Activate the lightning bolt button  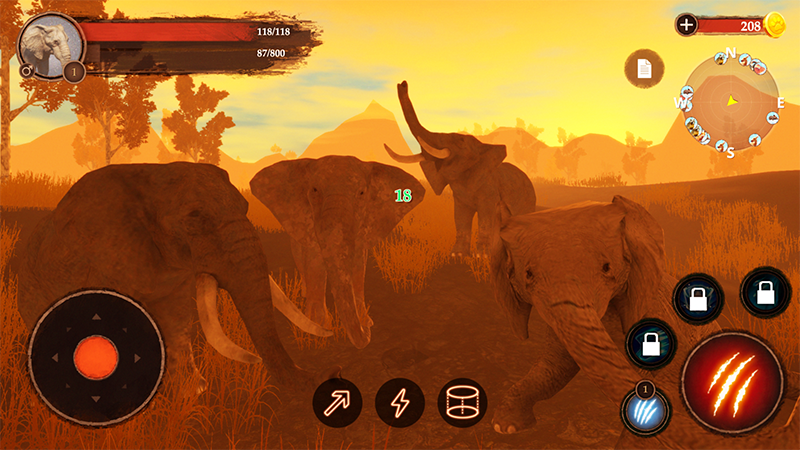tap(400, 403)
